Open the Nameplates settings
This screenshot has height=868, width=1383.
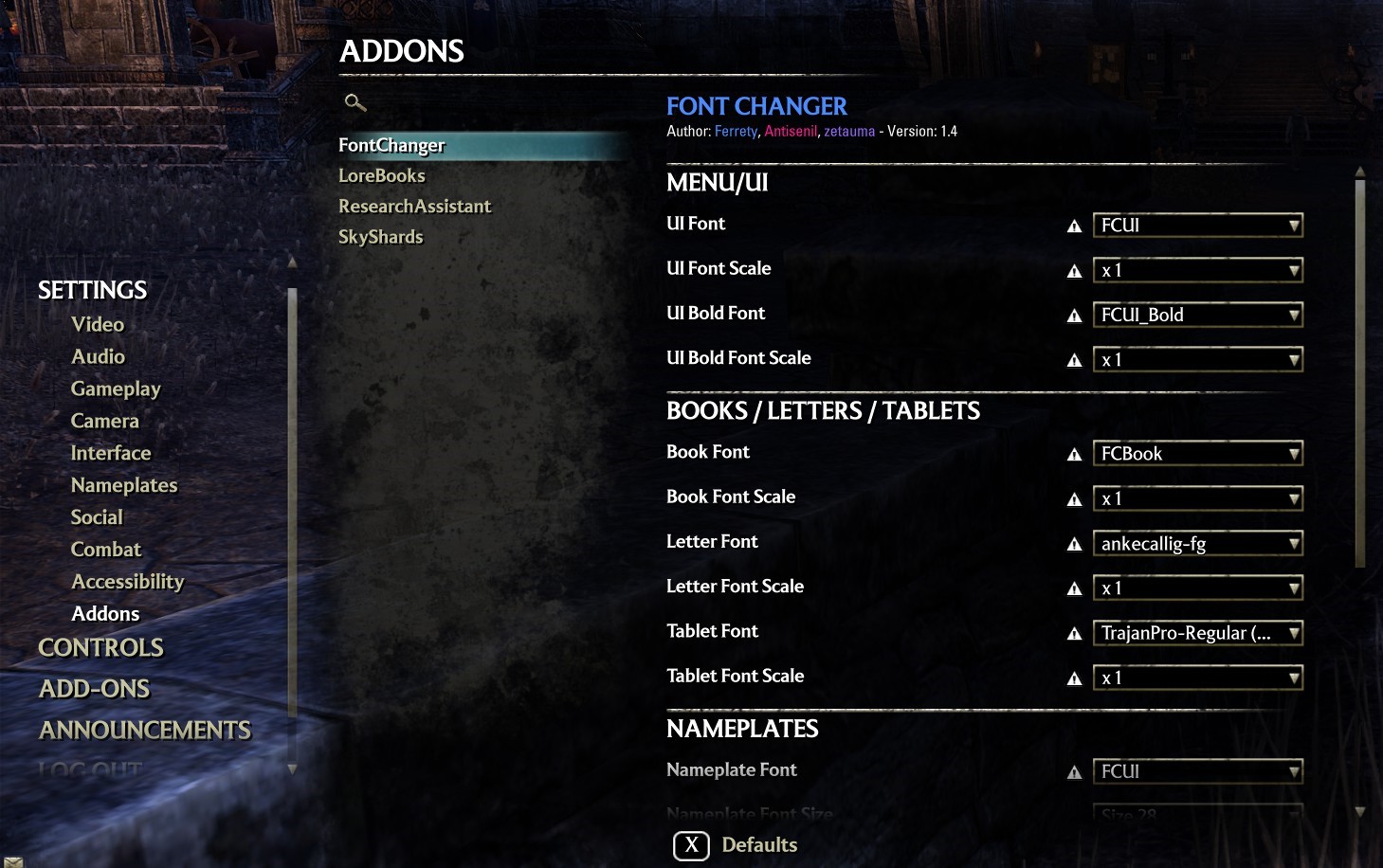(124, 485)
